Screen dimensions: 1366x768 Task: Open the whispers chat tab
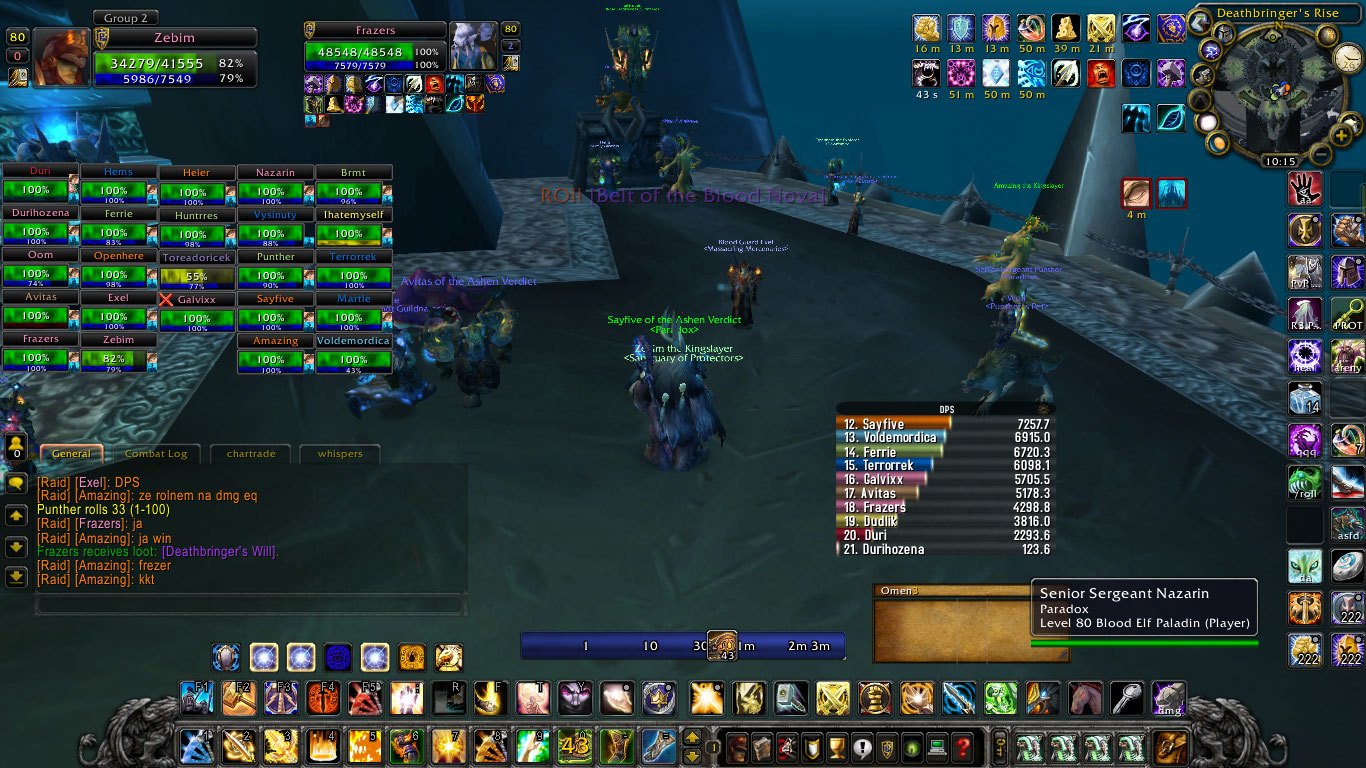pos(340,454)
